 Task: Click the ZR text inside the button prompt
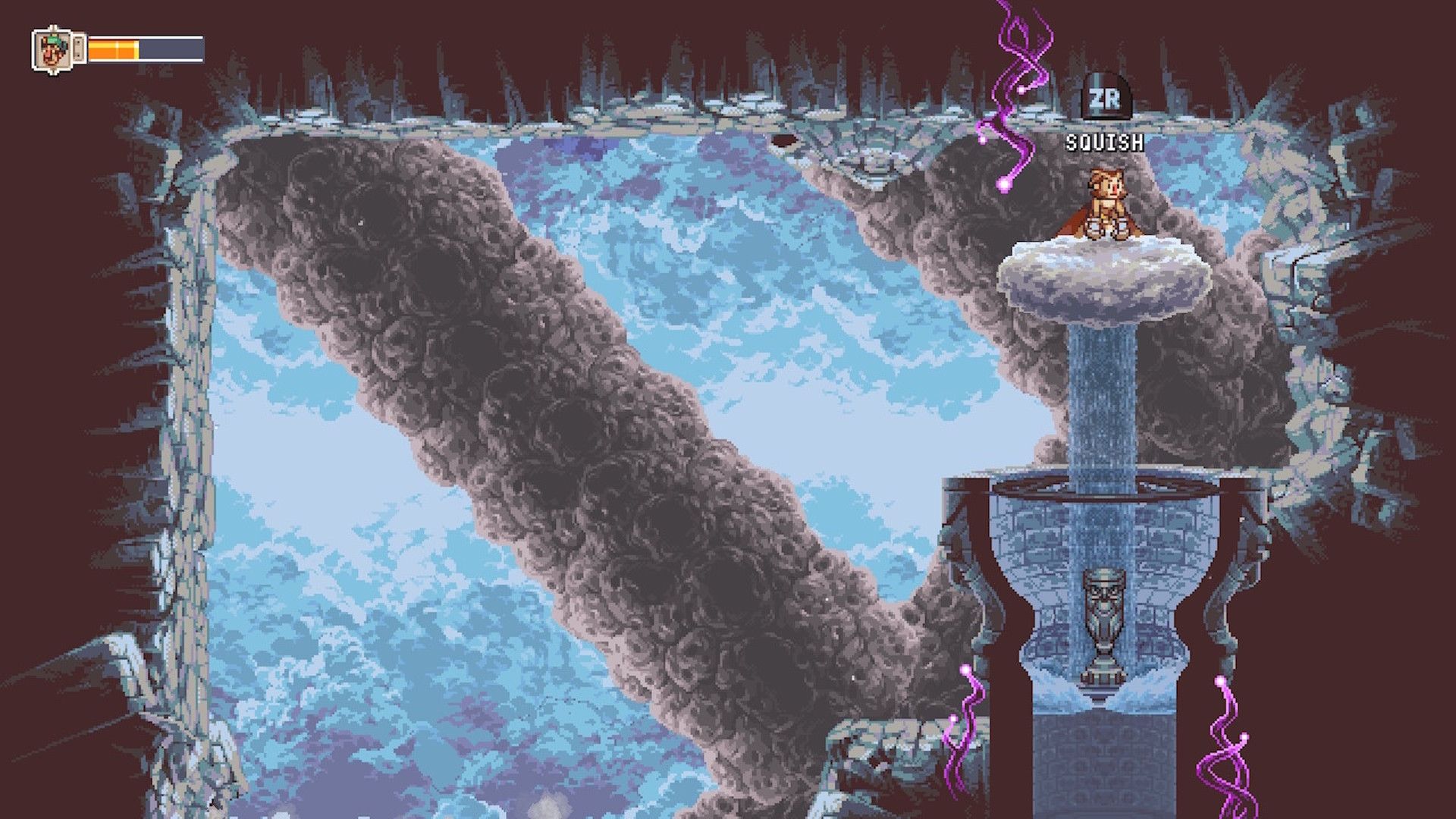(1106, 99)
